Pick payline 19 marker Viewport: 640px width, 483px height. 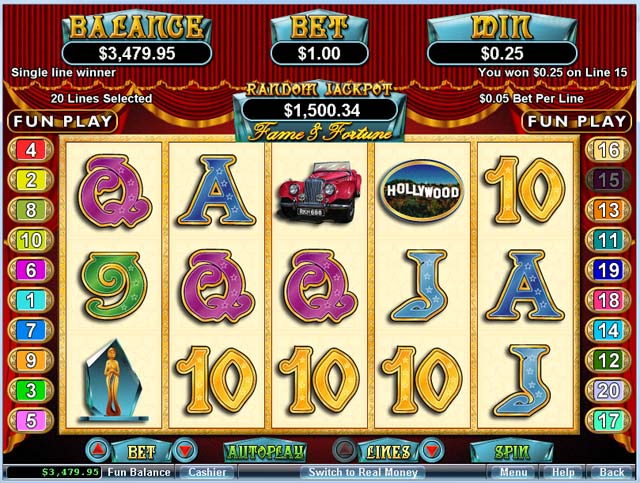[607, 270]
